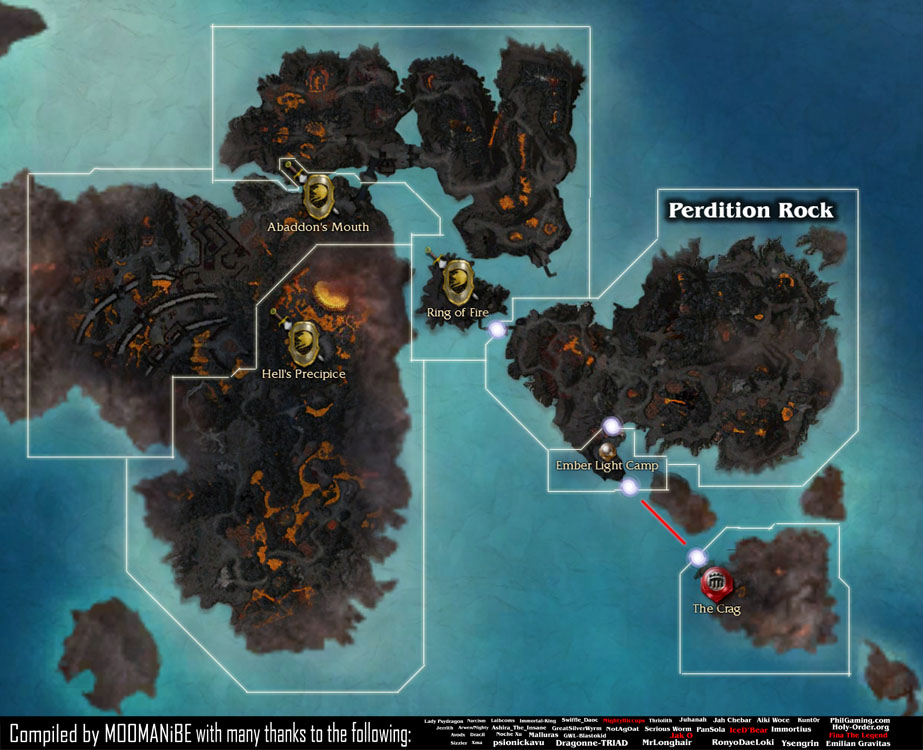
Task: Select the Ember Light Camp outpost marker
Action: pos(606,452)
